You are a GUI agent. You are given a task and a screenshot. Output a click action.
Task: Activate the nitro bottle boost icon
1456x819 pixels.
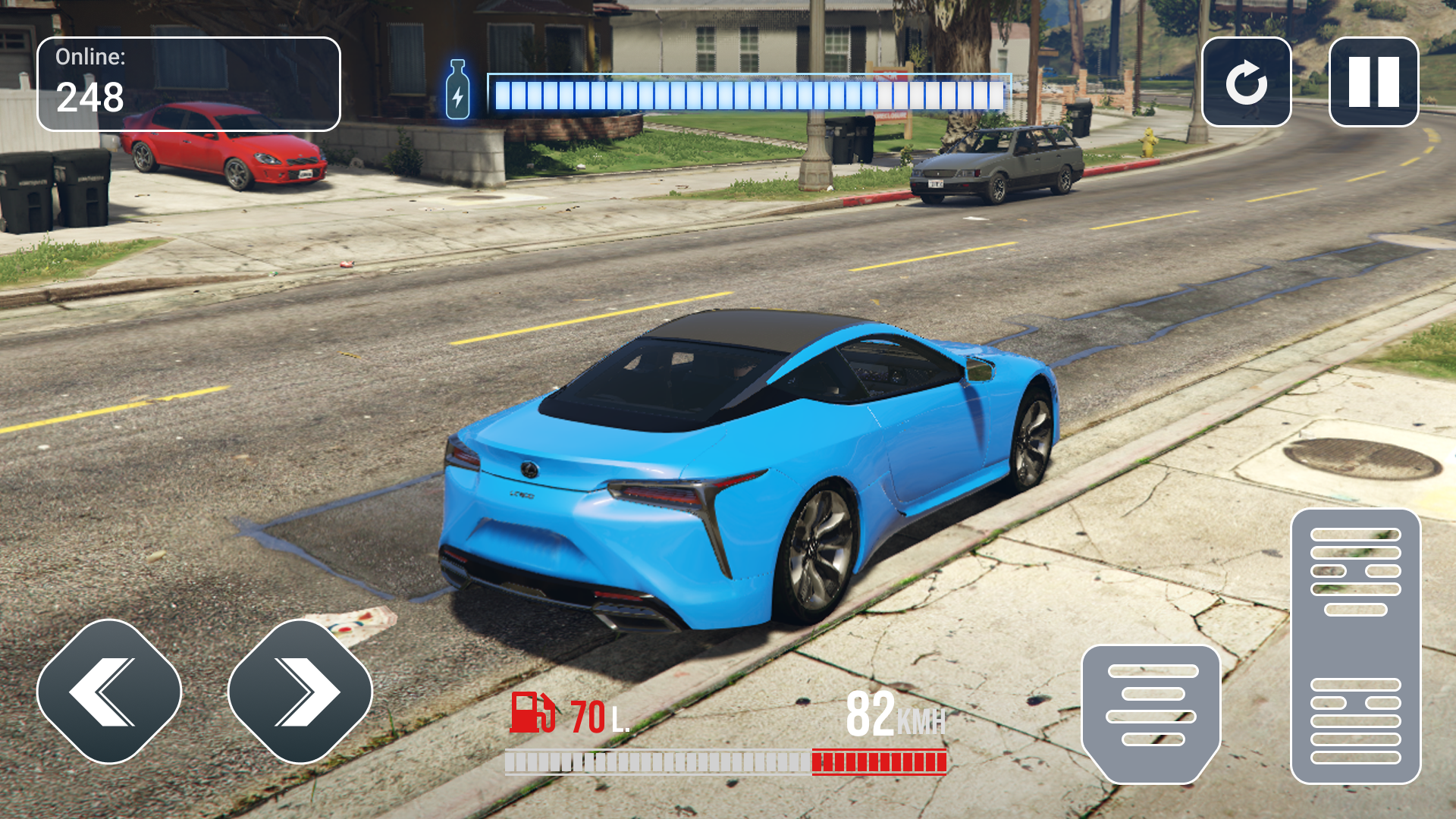(457, 90)
